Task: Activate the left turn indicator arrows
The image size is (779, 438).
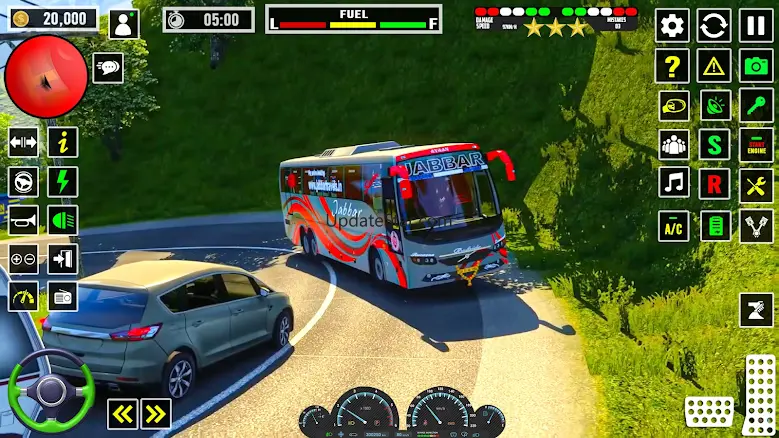Action: tap(122, 413)
